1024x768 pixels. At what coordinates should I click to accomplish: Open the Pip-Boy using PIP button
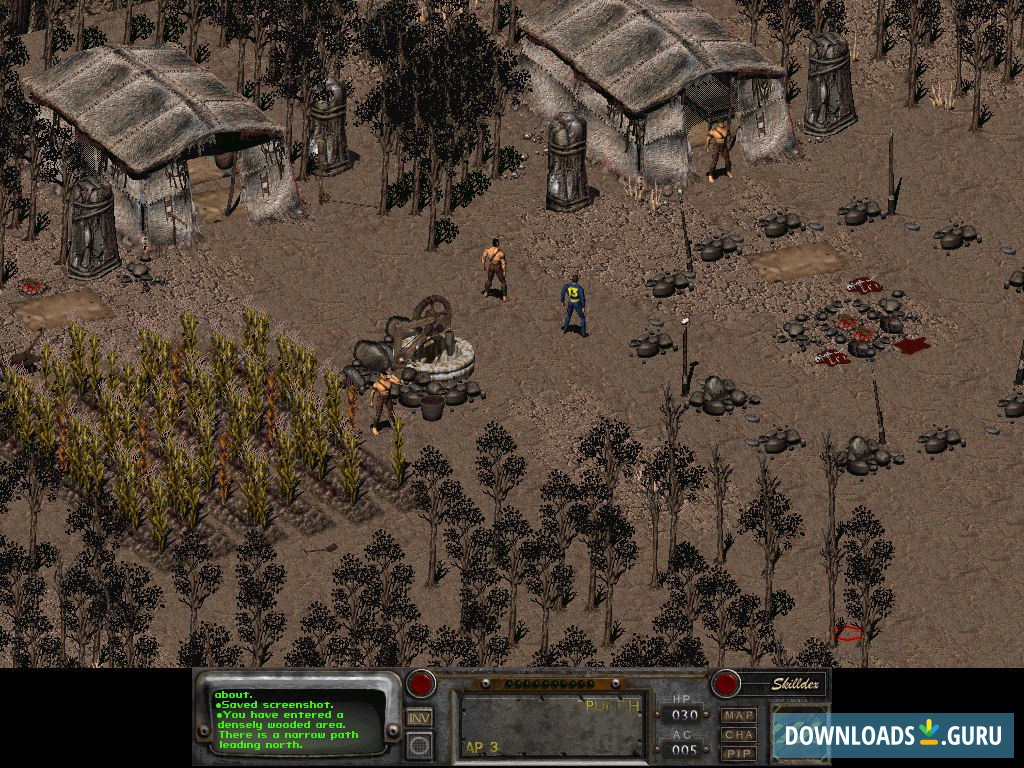point(739,752)
